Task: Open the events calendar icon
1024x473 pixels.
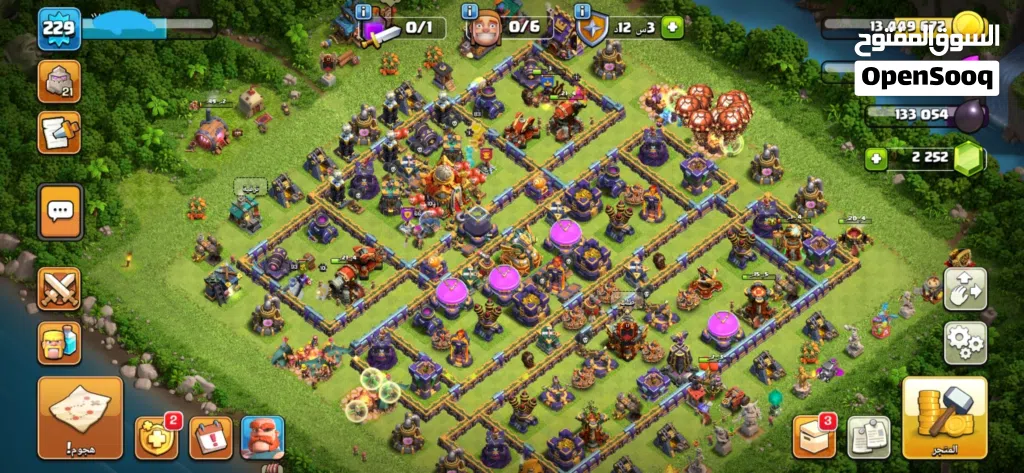Action: pyautogui.click(x=210, y=437)
